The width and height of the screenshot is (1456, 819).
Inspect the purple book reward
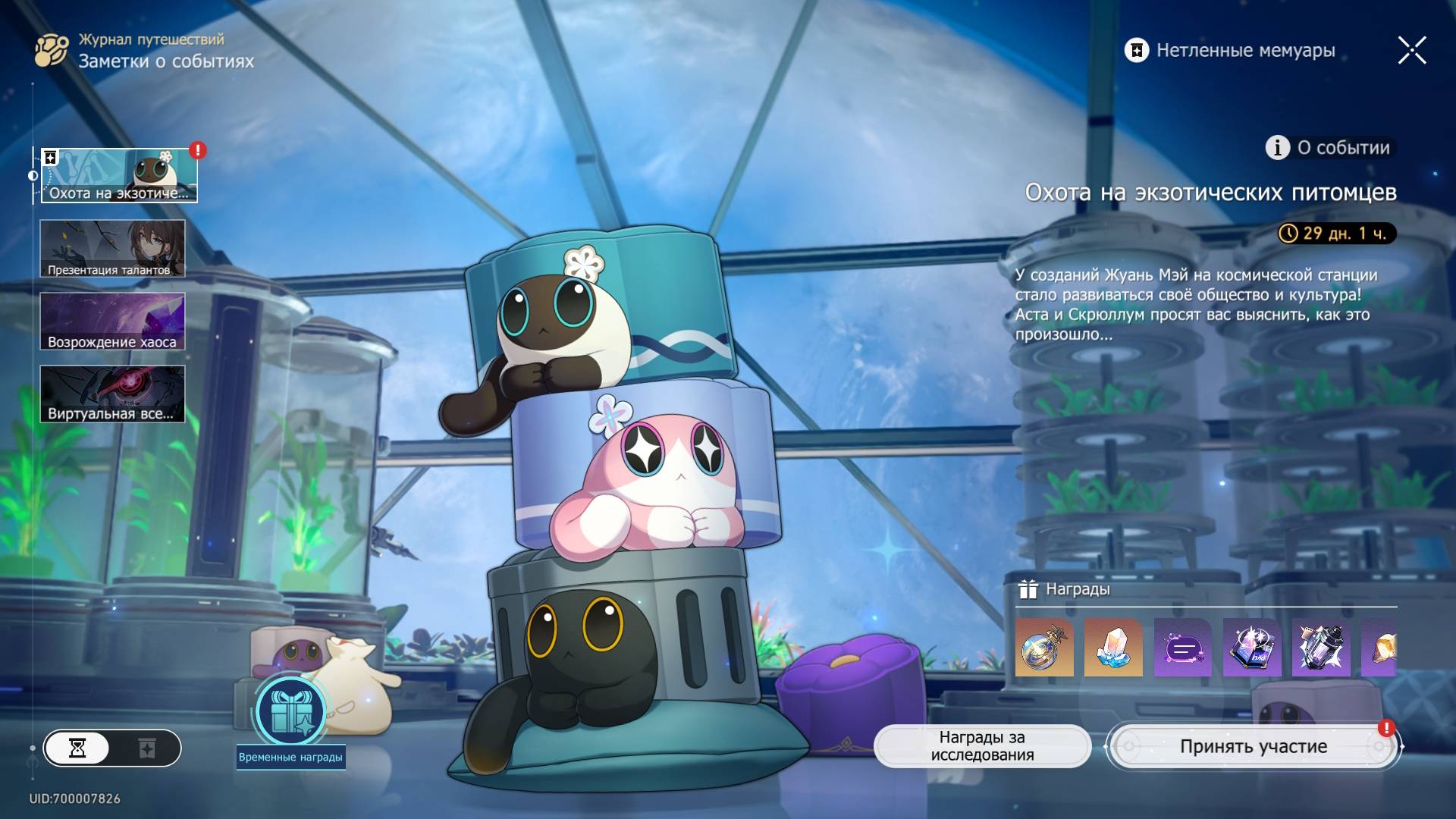pos(1252,648)
